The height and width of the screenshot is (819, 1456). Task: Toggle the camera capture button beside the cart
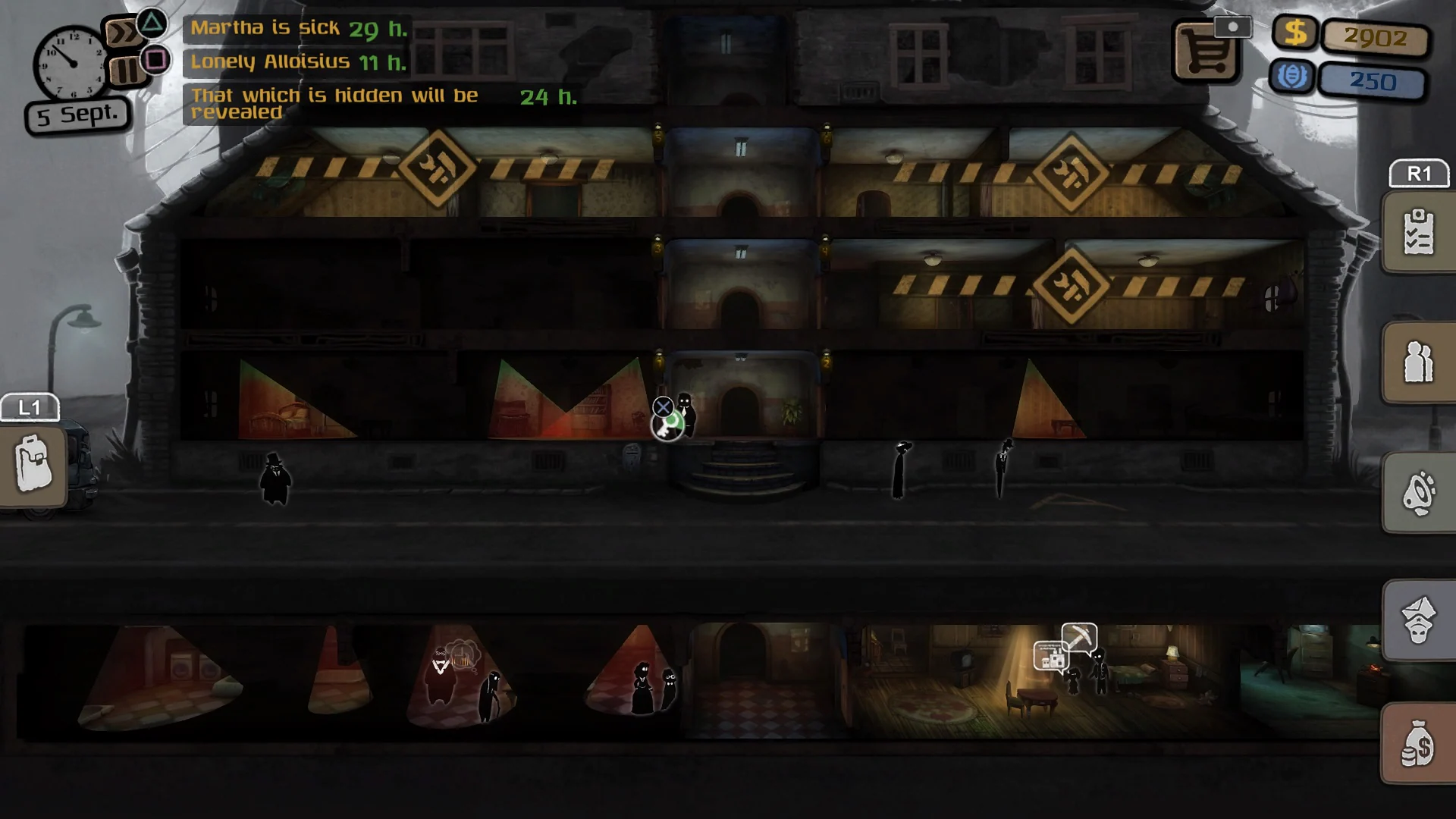[x=1234, y=27]
